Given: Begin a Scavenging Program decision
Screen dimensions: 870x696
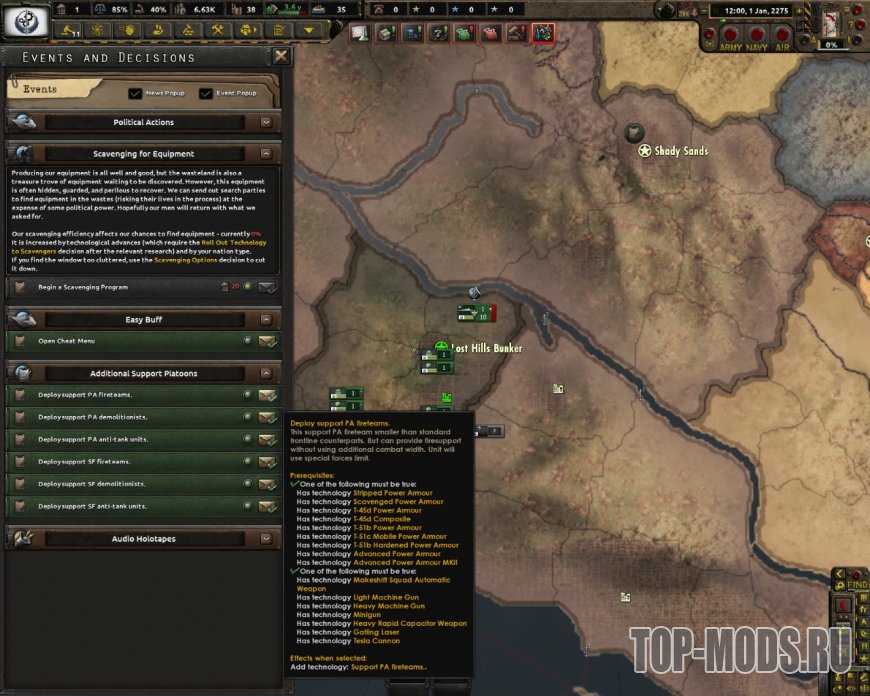Looking at the screenshot, I should click(267, 287).
